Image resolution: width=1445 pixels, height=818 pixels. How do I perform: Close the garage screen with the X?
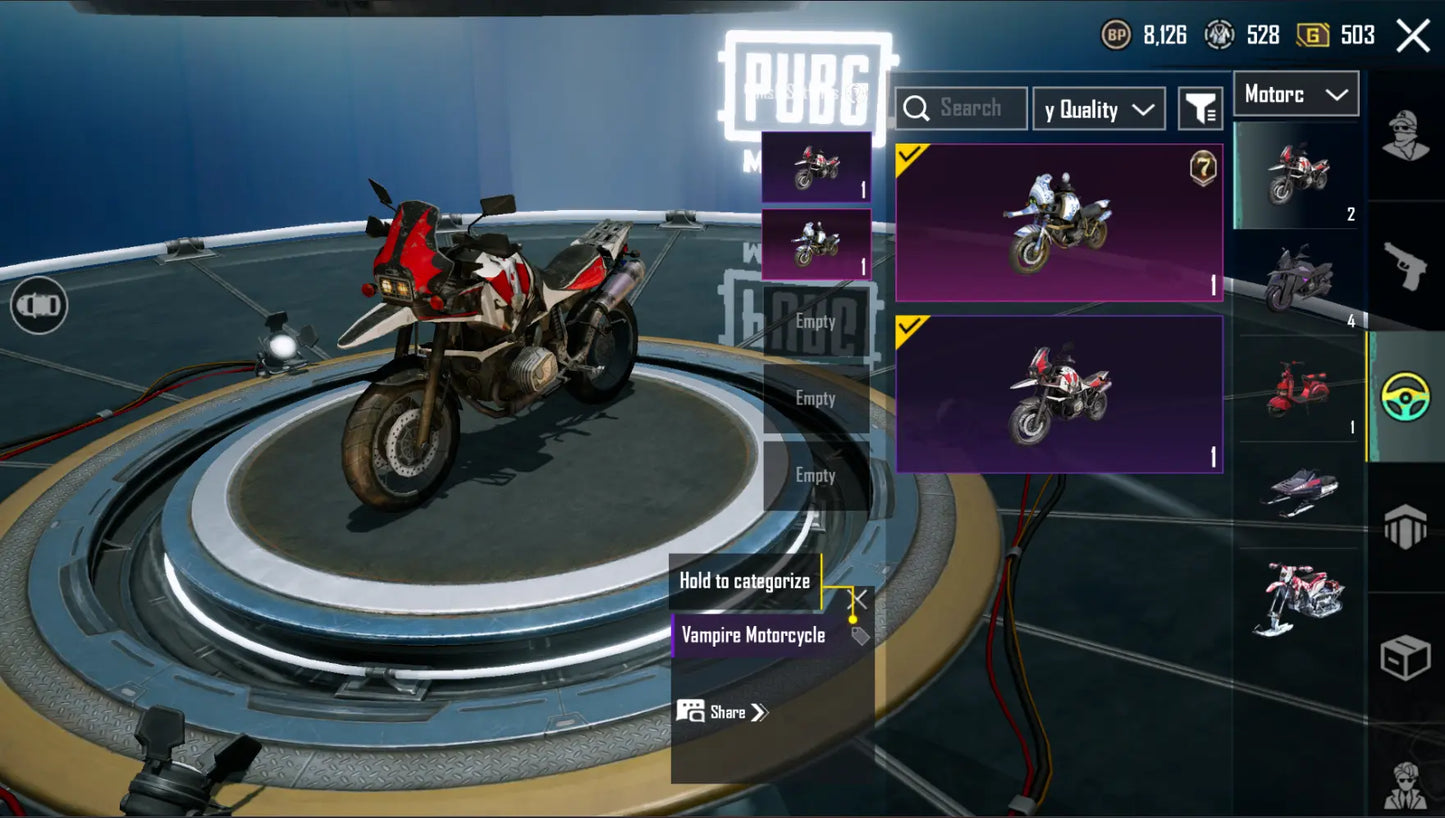pyautogui.click(x=1412, y=36)
